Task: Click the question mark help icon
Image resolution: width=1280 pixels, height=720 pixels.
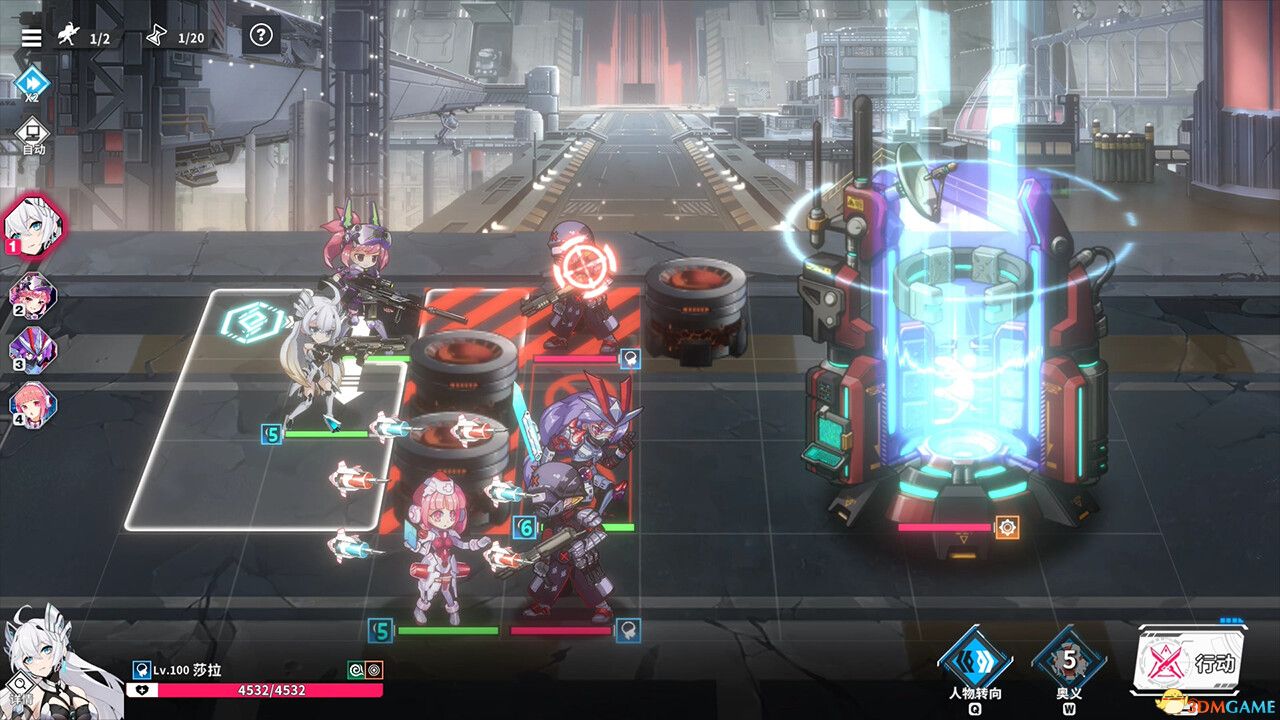Action: (262, 36)
